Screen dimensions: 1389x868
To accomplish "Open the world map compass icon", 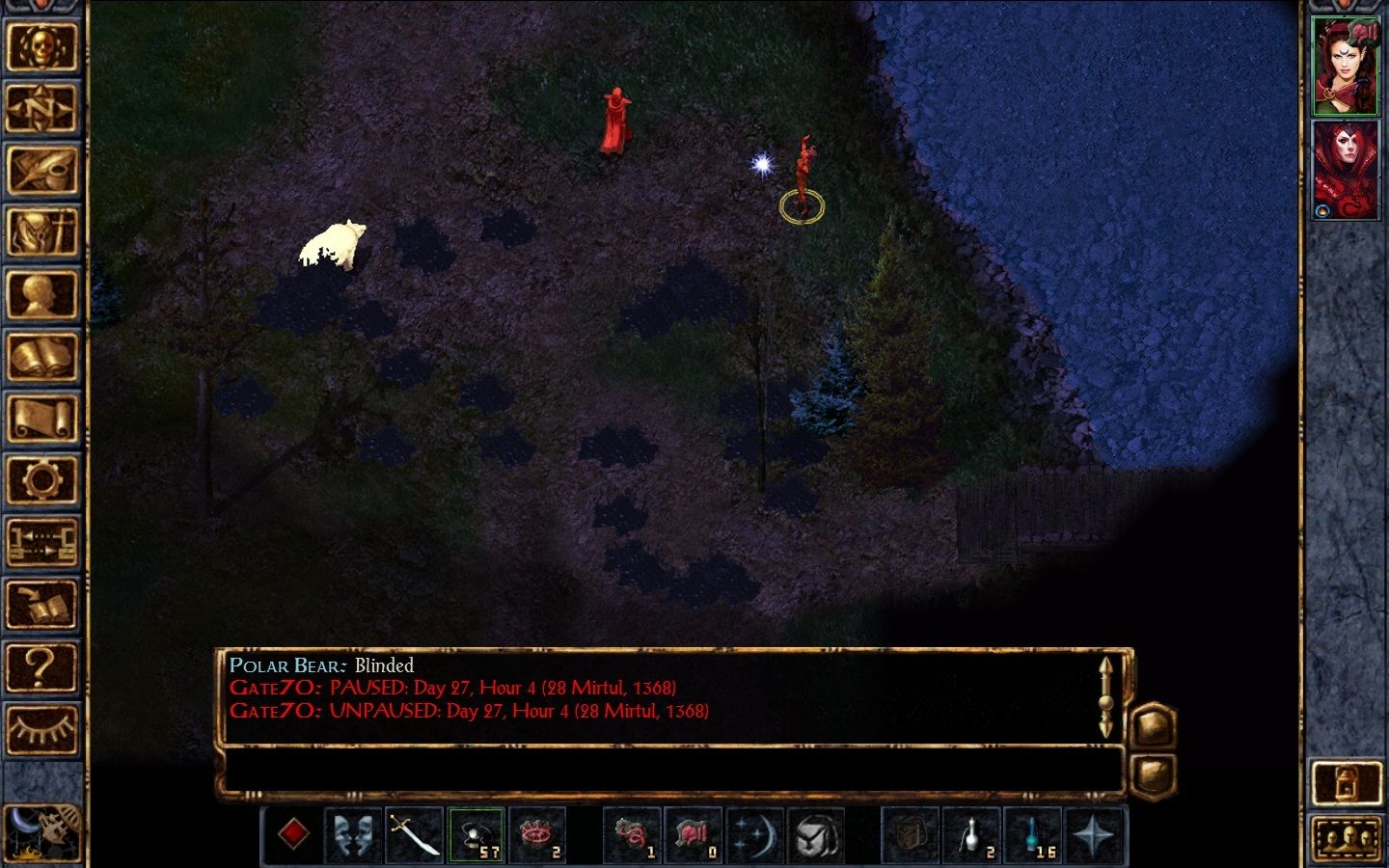I will coord(43,108).
